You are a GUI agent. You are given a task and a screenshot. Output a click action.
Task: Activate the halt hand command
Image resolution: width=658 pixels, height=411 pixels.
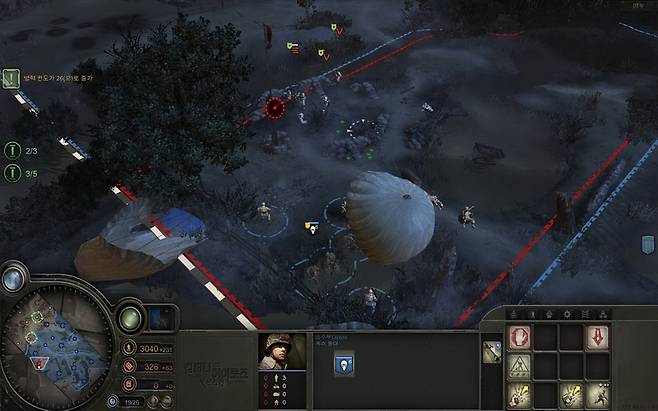[x=521, y=338]
